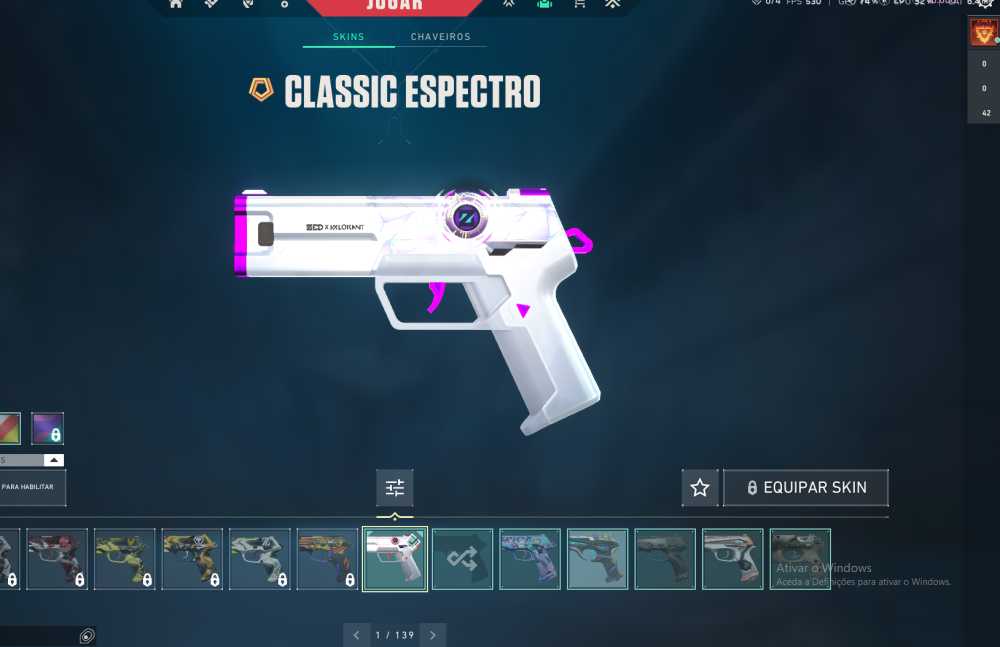Click the Equipar Skin button

click(x=805, y=488)
